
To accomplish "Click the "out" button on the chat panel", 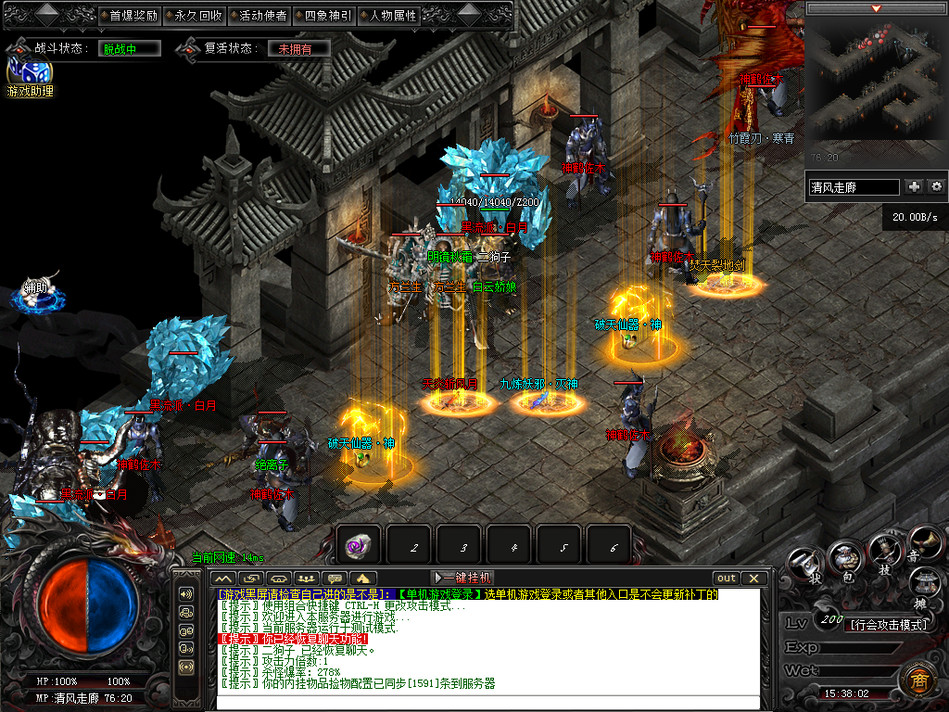I will tap(727, 578).
